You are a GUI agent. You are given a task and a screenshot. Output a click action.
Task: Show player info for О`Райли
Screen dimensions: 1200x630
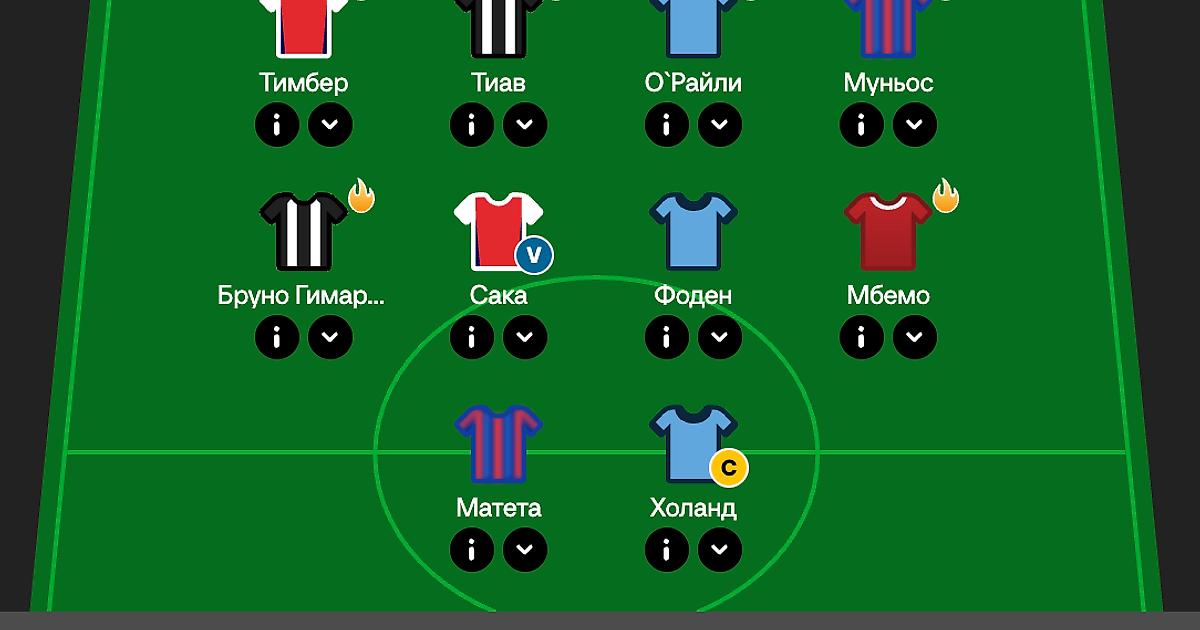click(667, 125)
